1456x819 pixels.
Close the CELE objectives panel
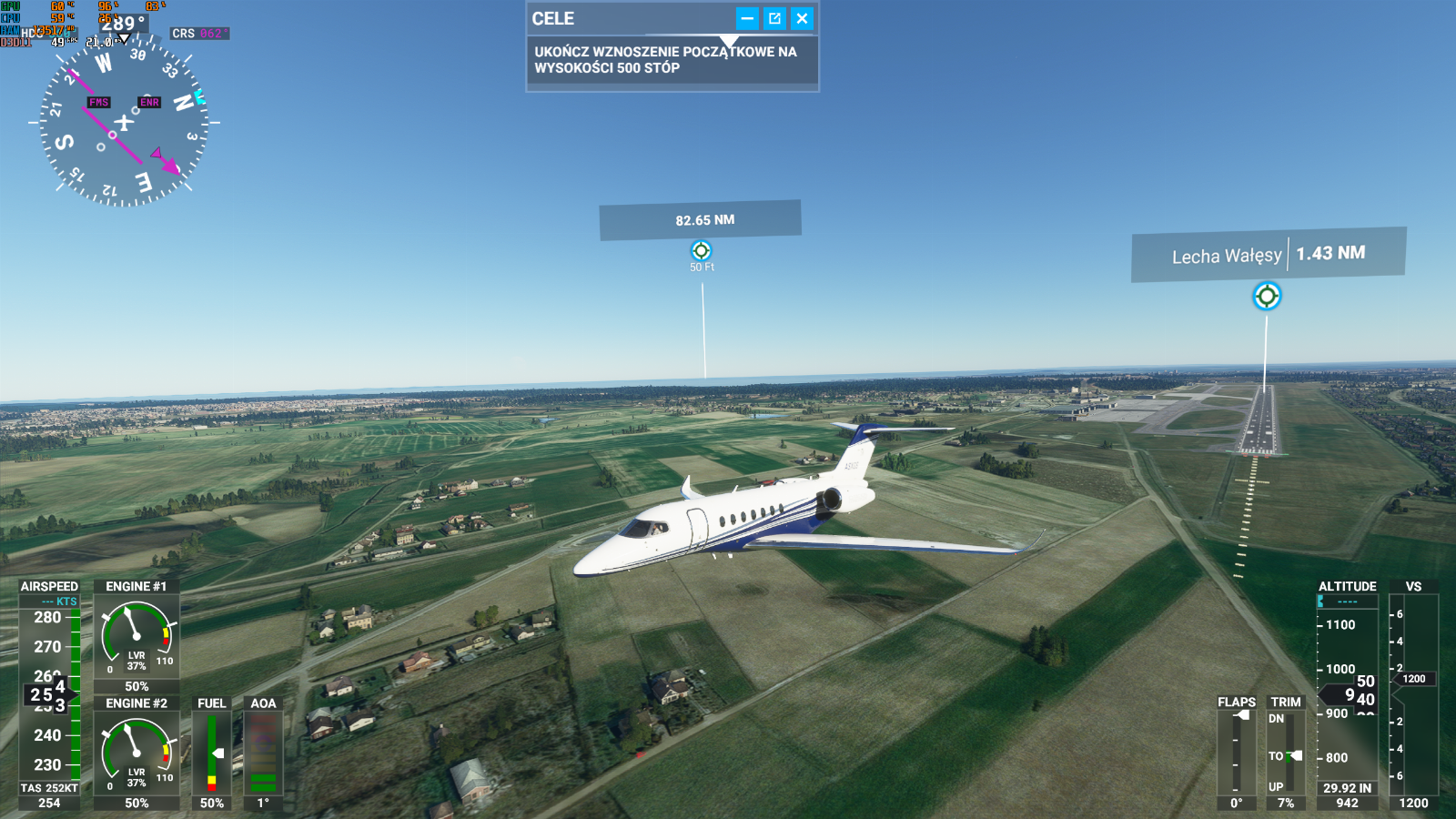(x=802, y=18)
